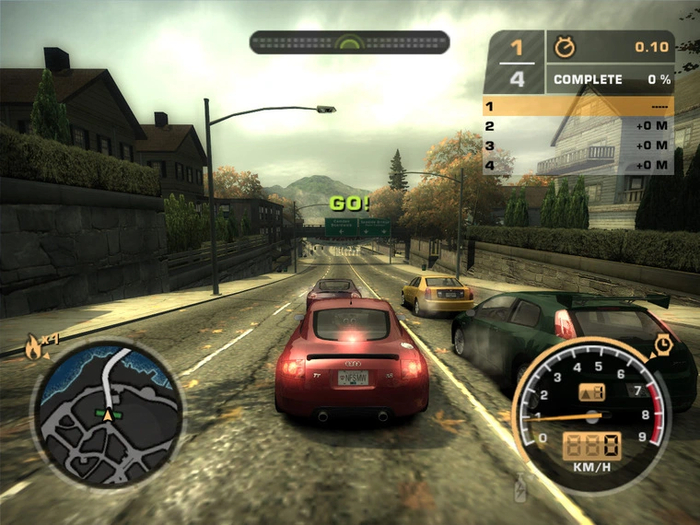Click the green player arrow on minimap
The height and width of the screenshot is (525, 700).
point(104,412)
